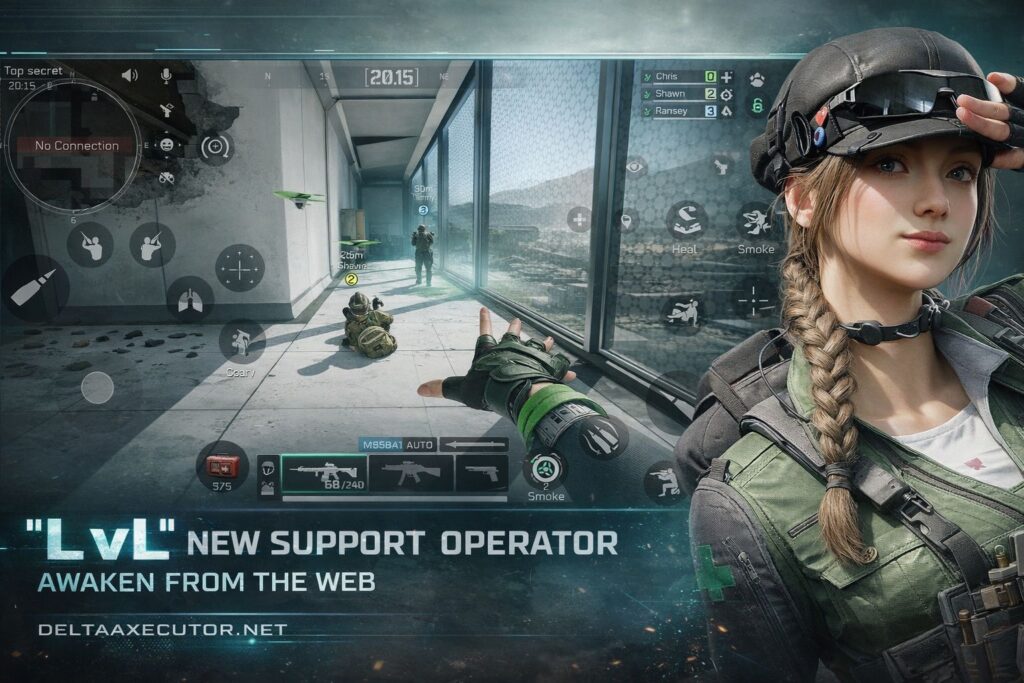Activate the Smoke skill beside Heal
This screenshot has width=1024, height=683.
point(755,222)
